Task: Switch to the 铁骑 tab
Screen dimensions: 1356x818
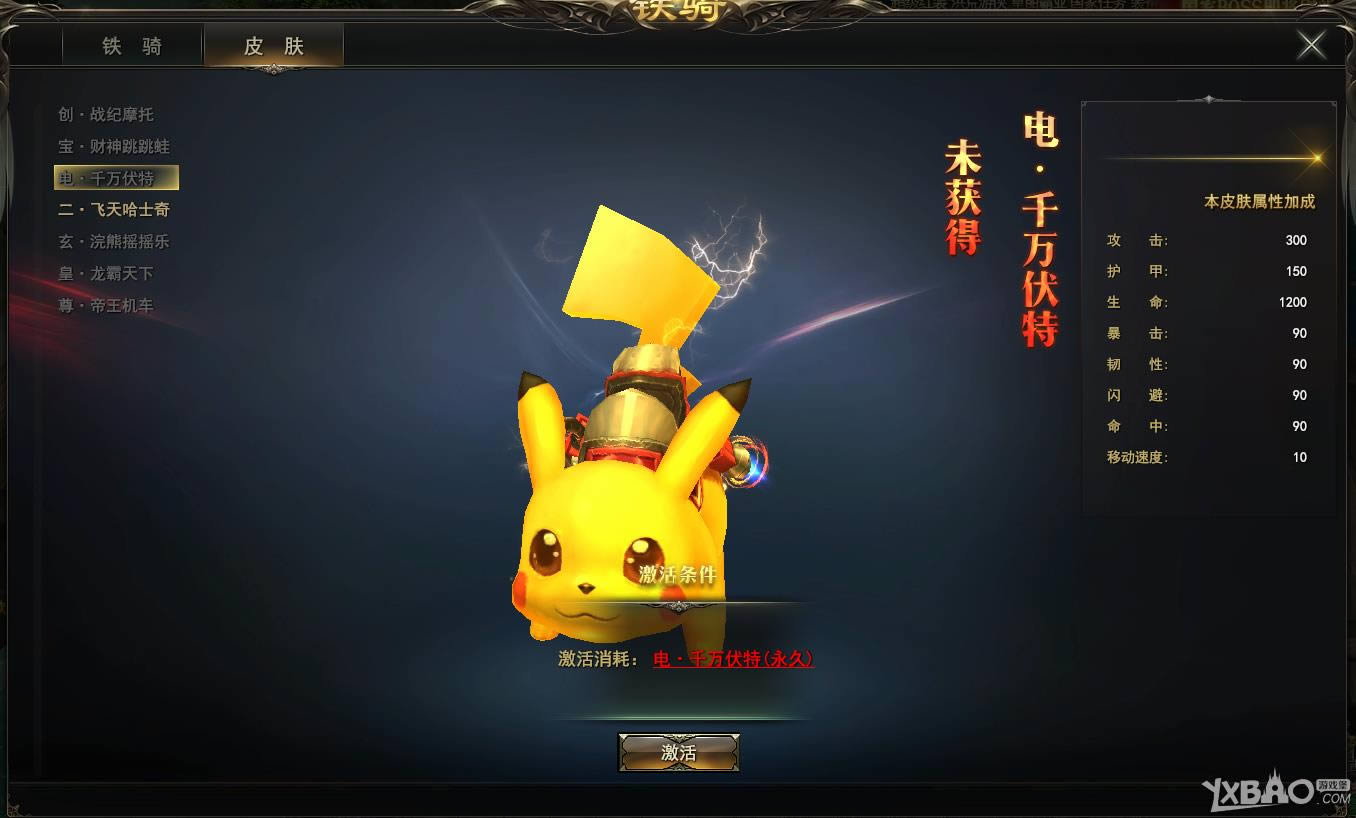Action: pos(131,45)
